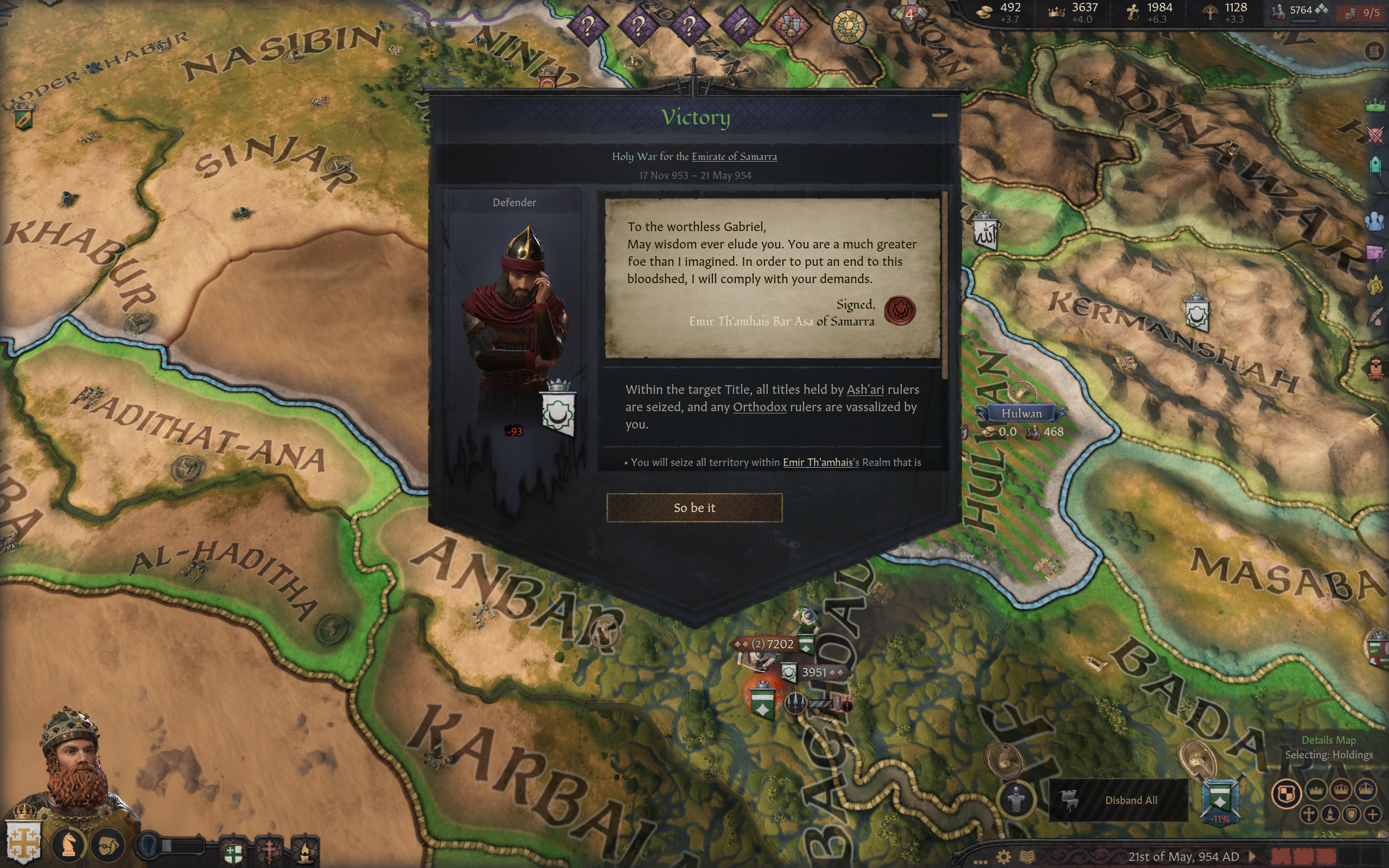Viewport: 1389px width, 868px height.
Task: Open the crossed swords military menu
Action: [x=1375, y=136]
